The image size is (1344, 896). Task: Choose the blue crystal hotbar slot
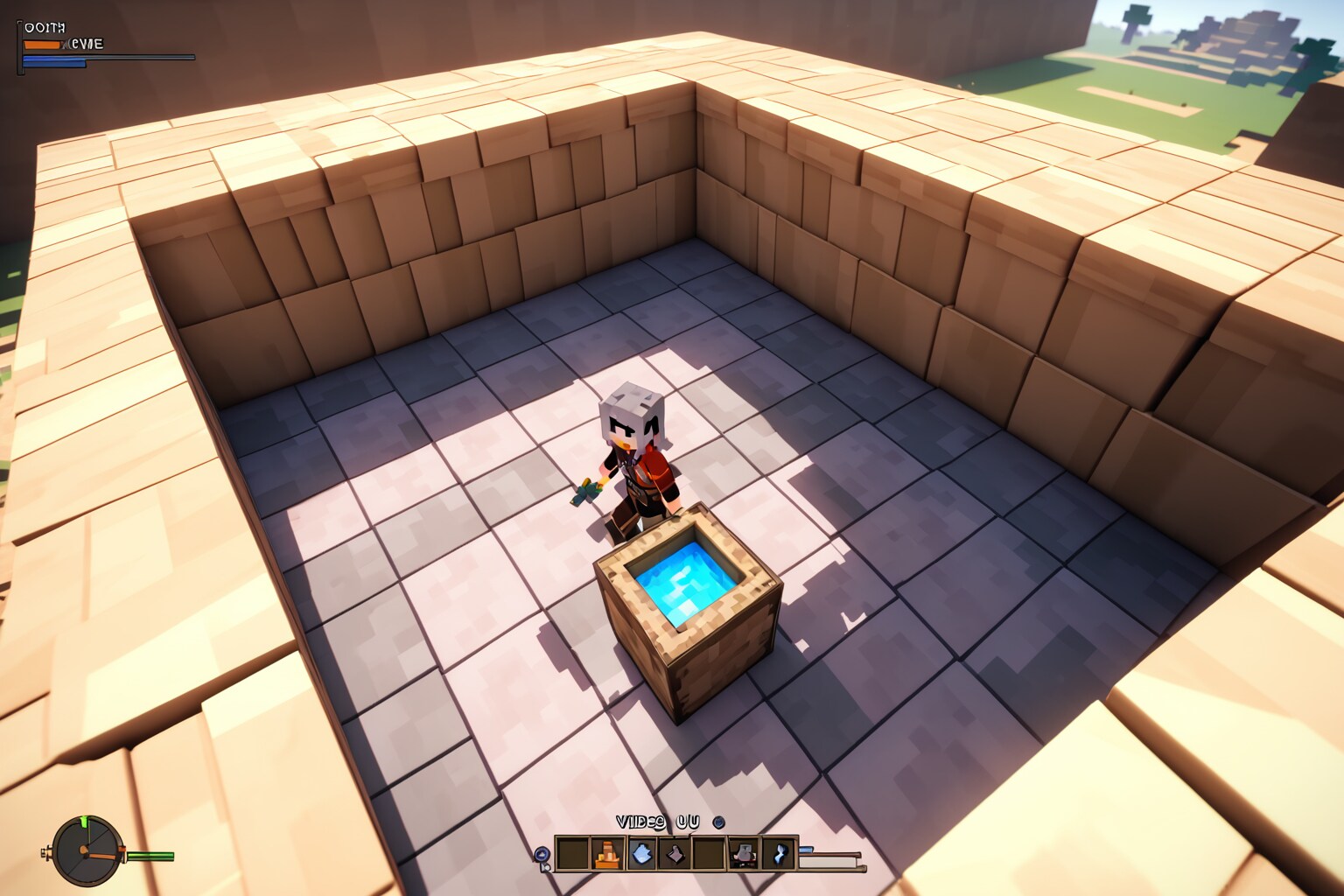click(x=641, y=853)
